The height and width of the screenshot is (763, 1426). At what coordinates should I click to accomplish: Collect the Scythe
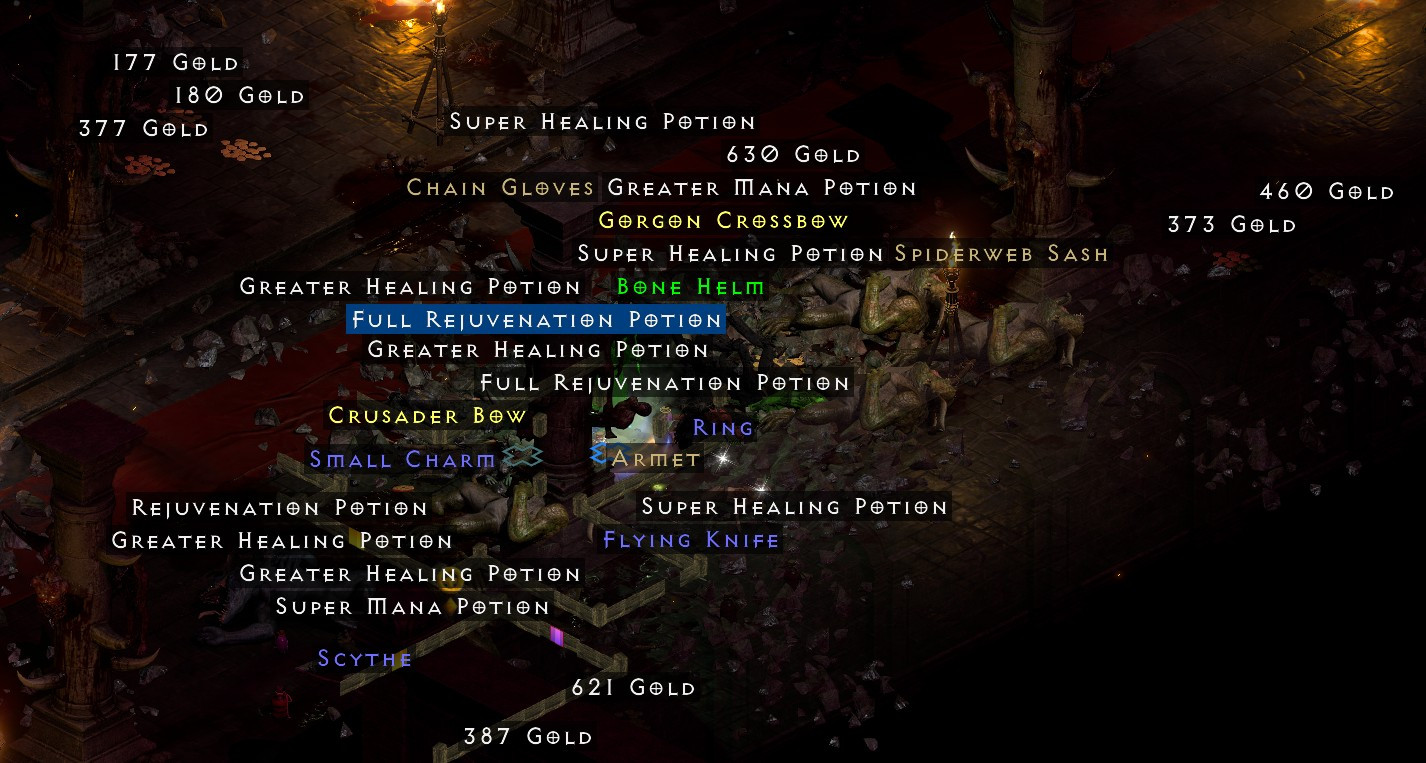[365, 659]
